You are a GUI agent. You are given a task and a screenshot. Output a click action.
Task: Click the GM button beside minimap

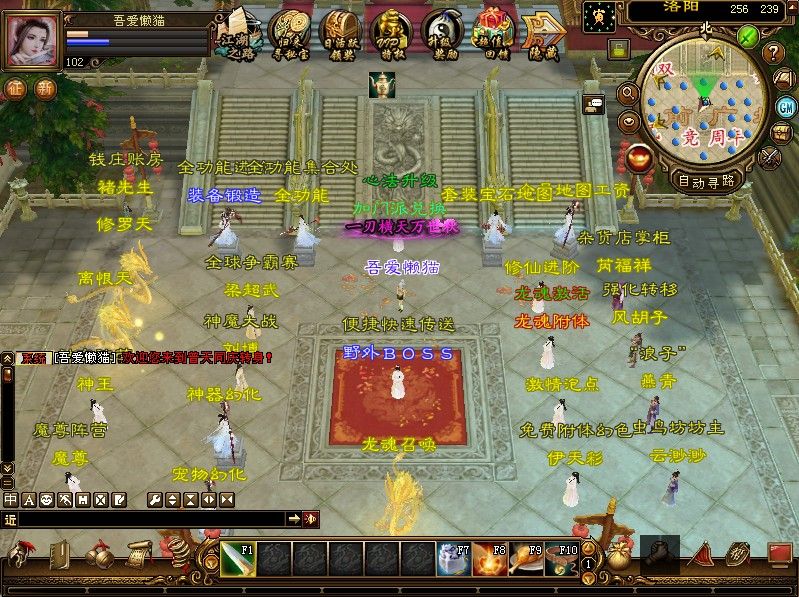tap(786, 107)
